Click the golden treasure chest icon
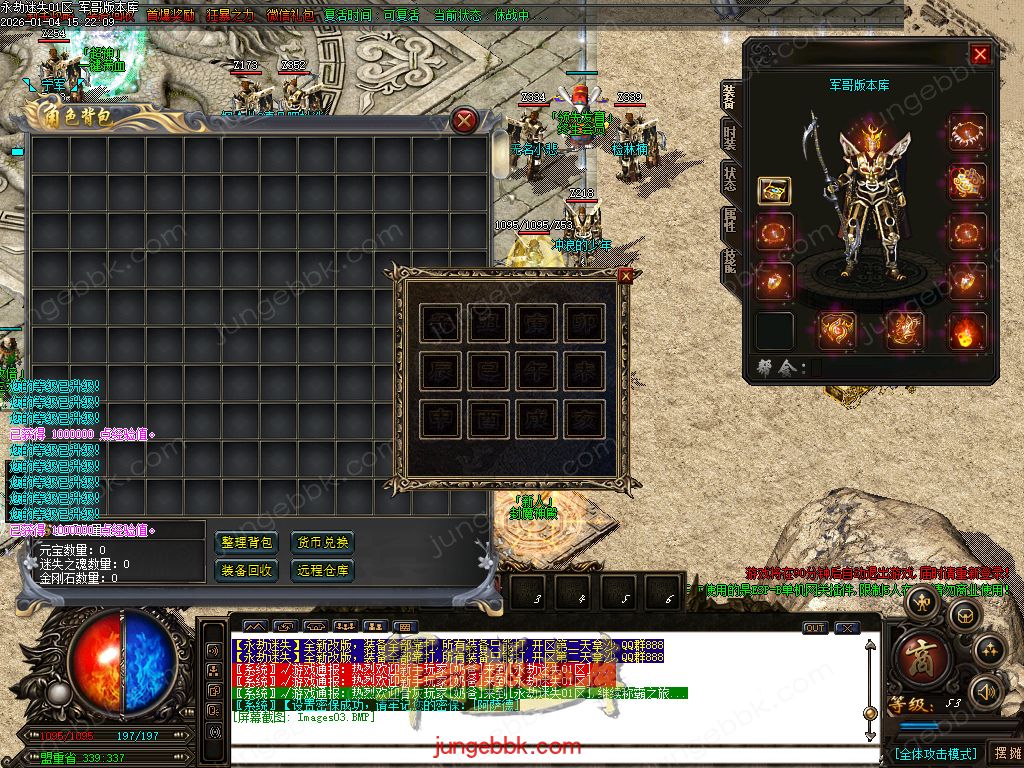1024x768 pixels. (x=773, y=190)
